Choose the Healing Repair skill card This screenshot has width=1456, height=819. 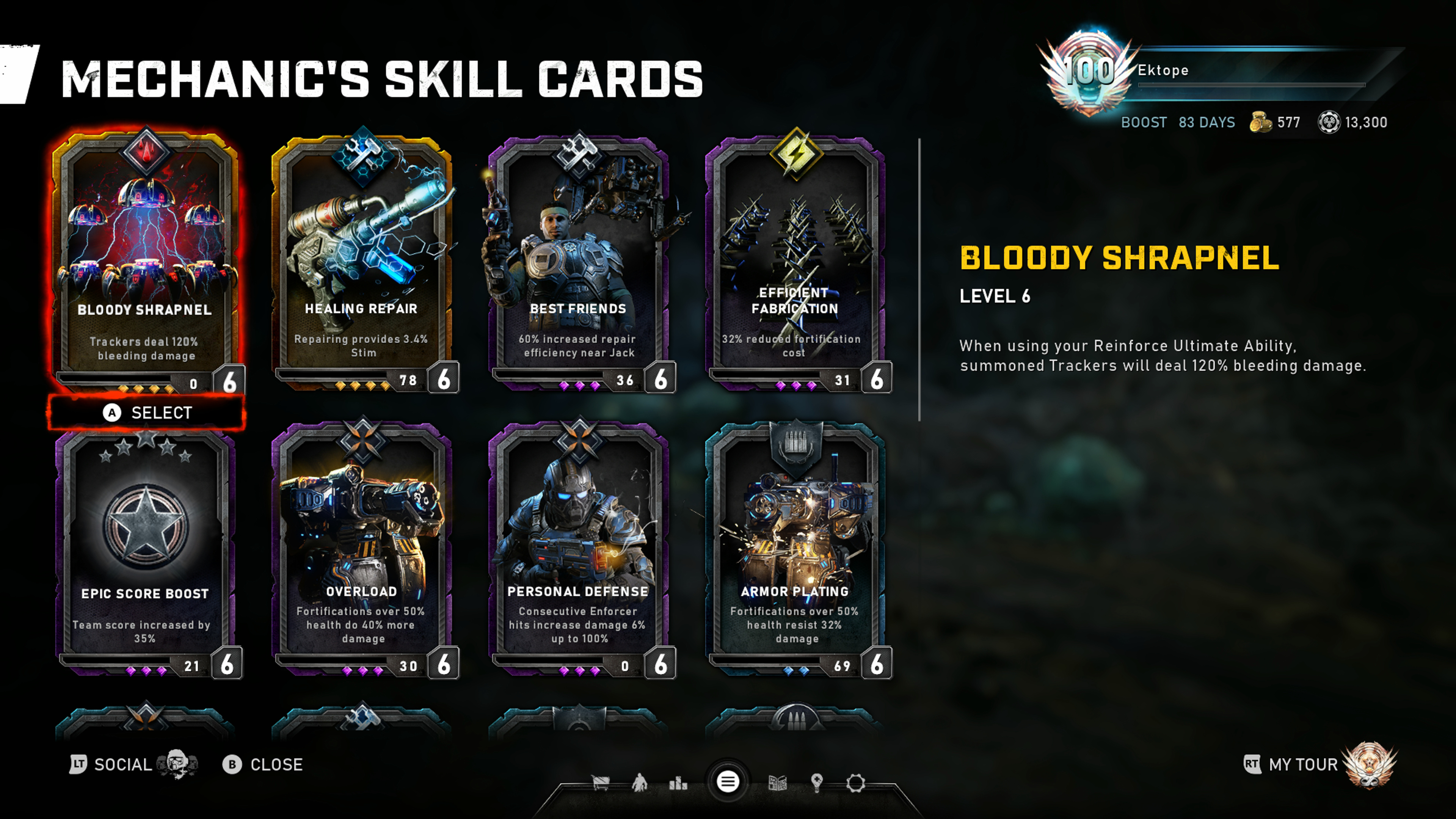click(x=362, y=260)
